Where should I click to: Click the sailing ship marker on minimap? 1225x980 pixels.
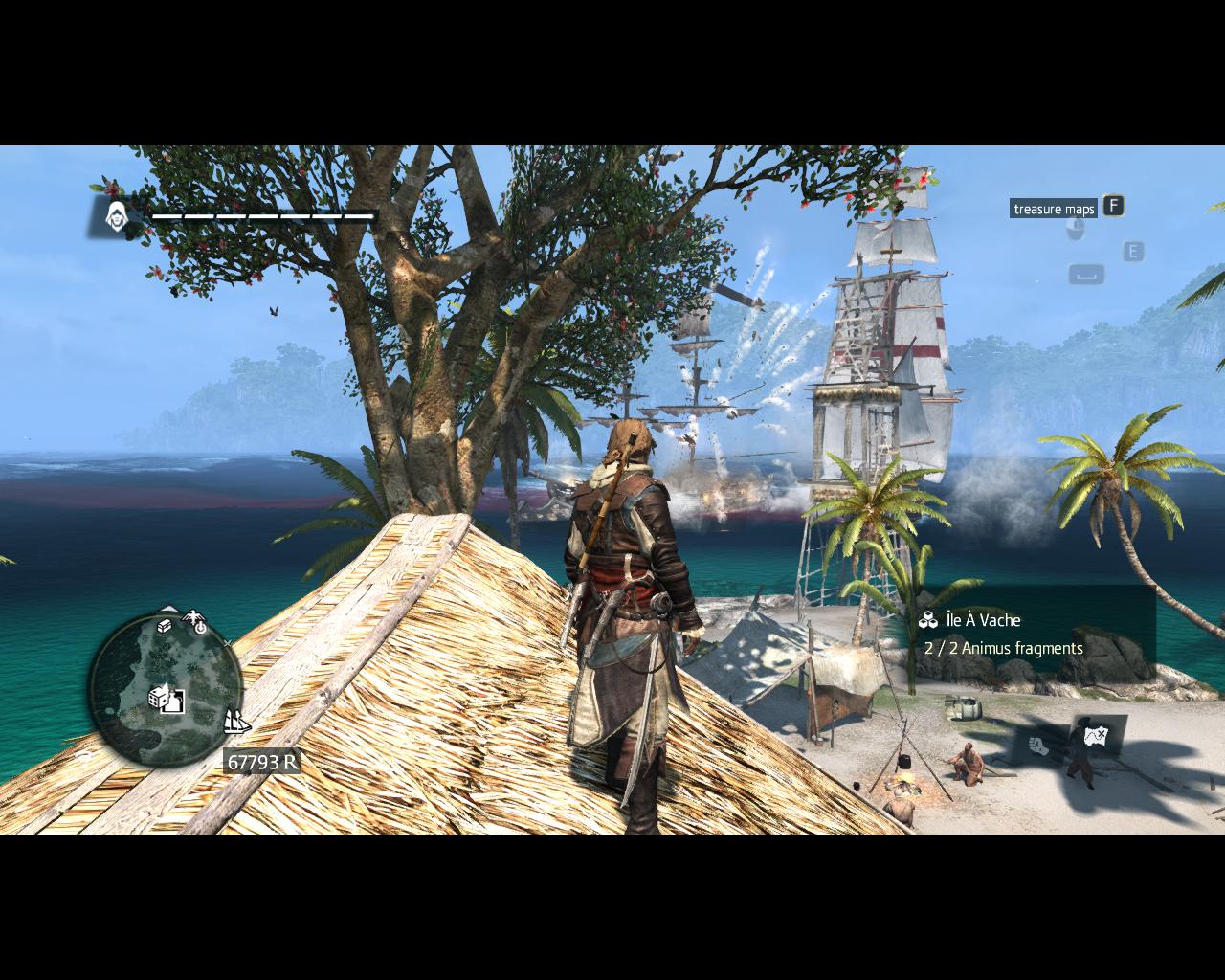click(235, 721)
